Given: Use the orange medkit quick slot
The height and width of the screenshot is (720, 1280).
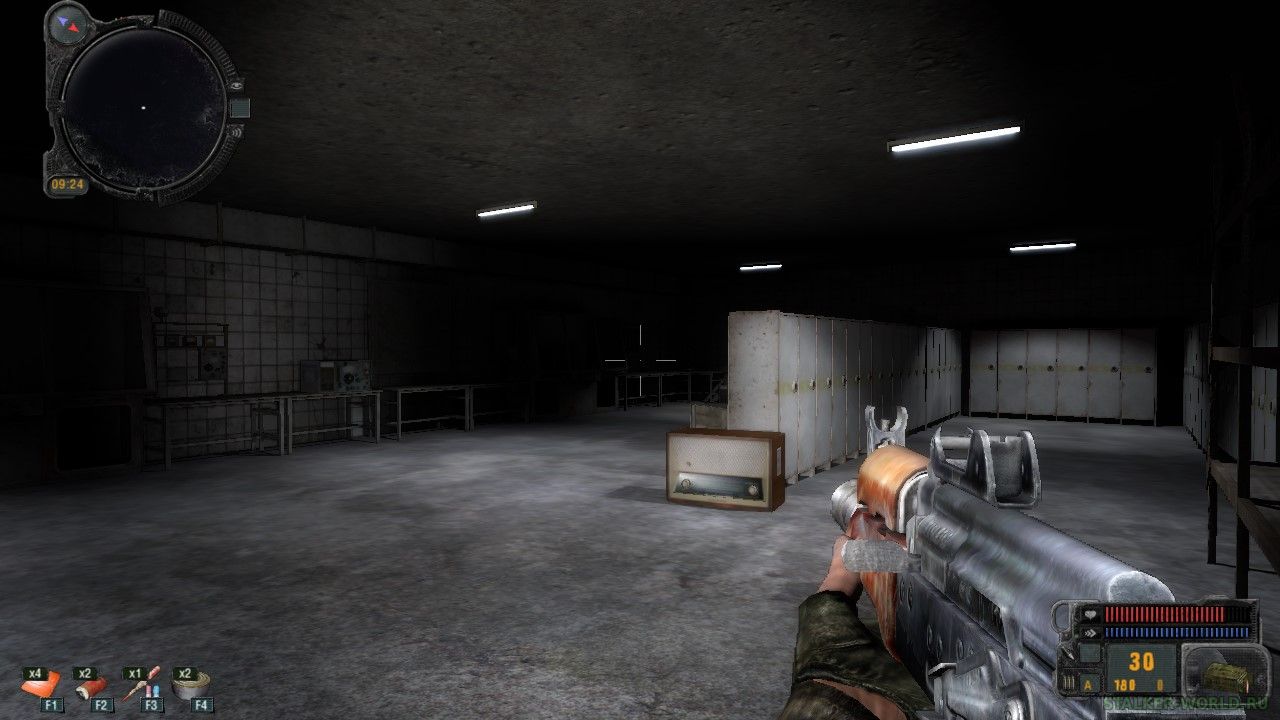Looking at the screenshot, I should tap(42, 686).
